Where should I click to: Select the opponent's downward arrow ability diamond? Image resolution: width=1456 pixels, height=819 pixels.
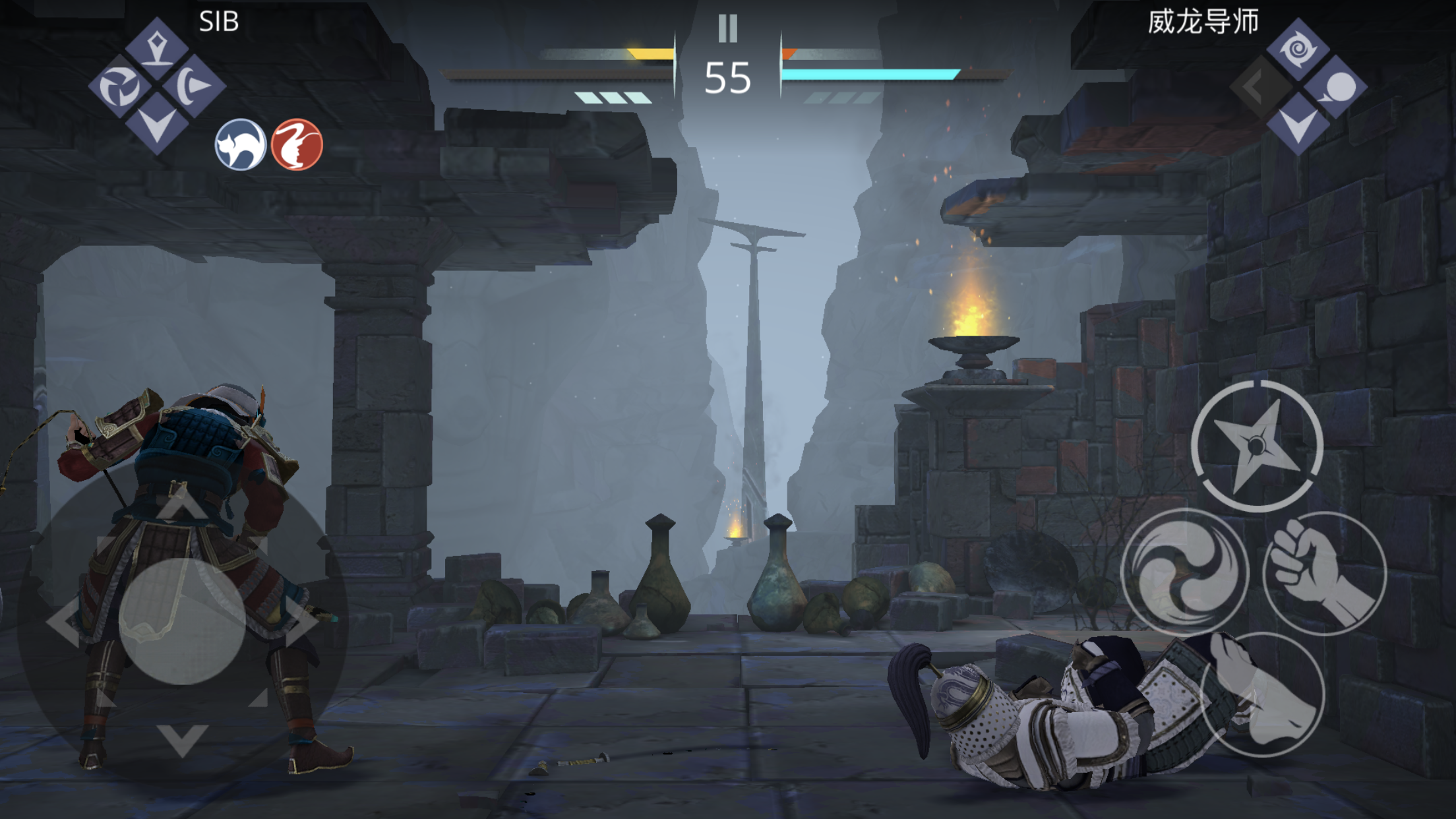pos(1298,125)
